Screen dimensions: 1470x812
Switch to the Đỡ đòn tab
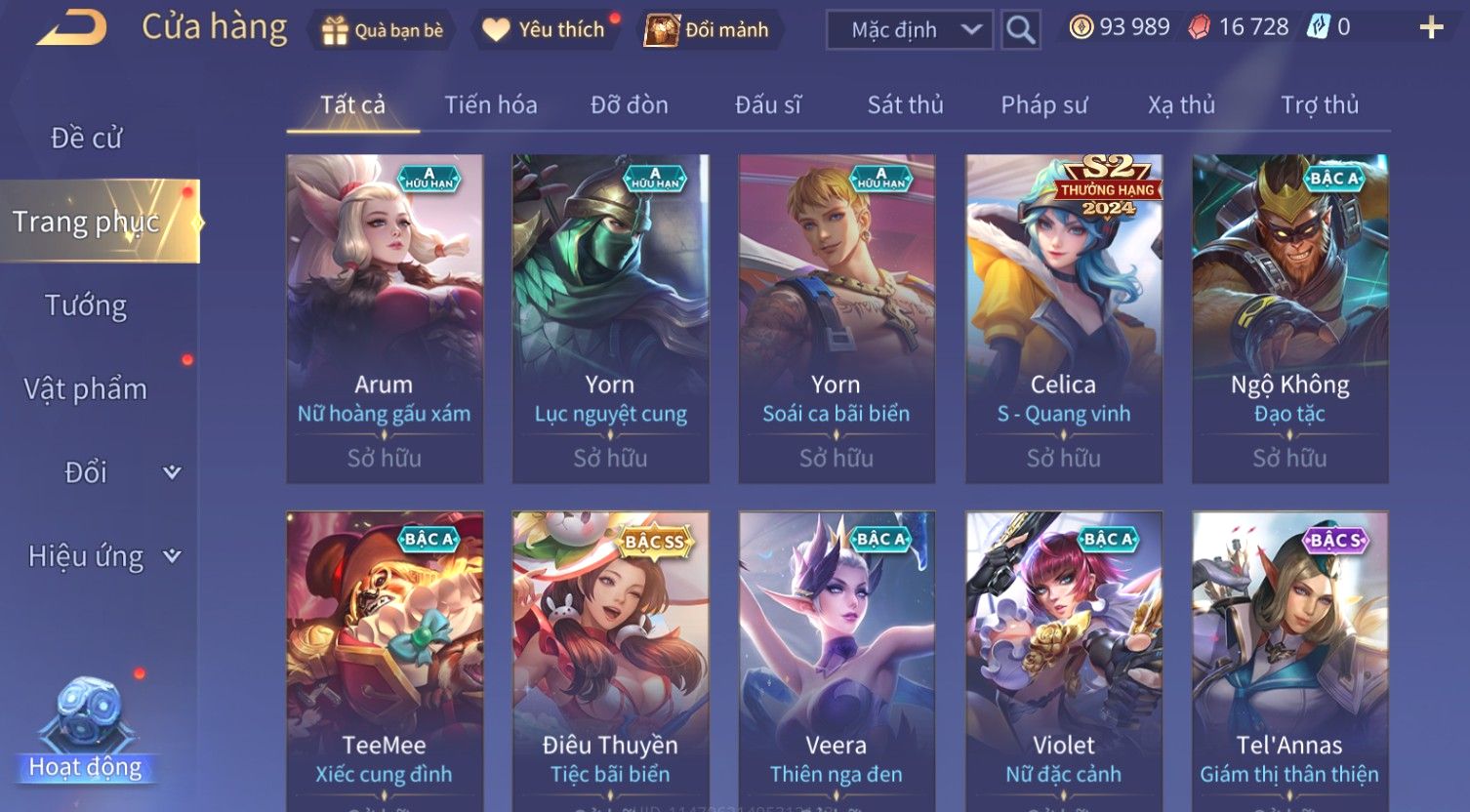[630, 104]
